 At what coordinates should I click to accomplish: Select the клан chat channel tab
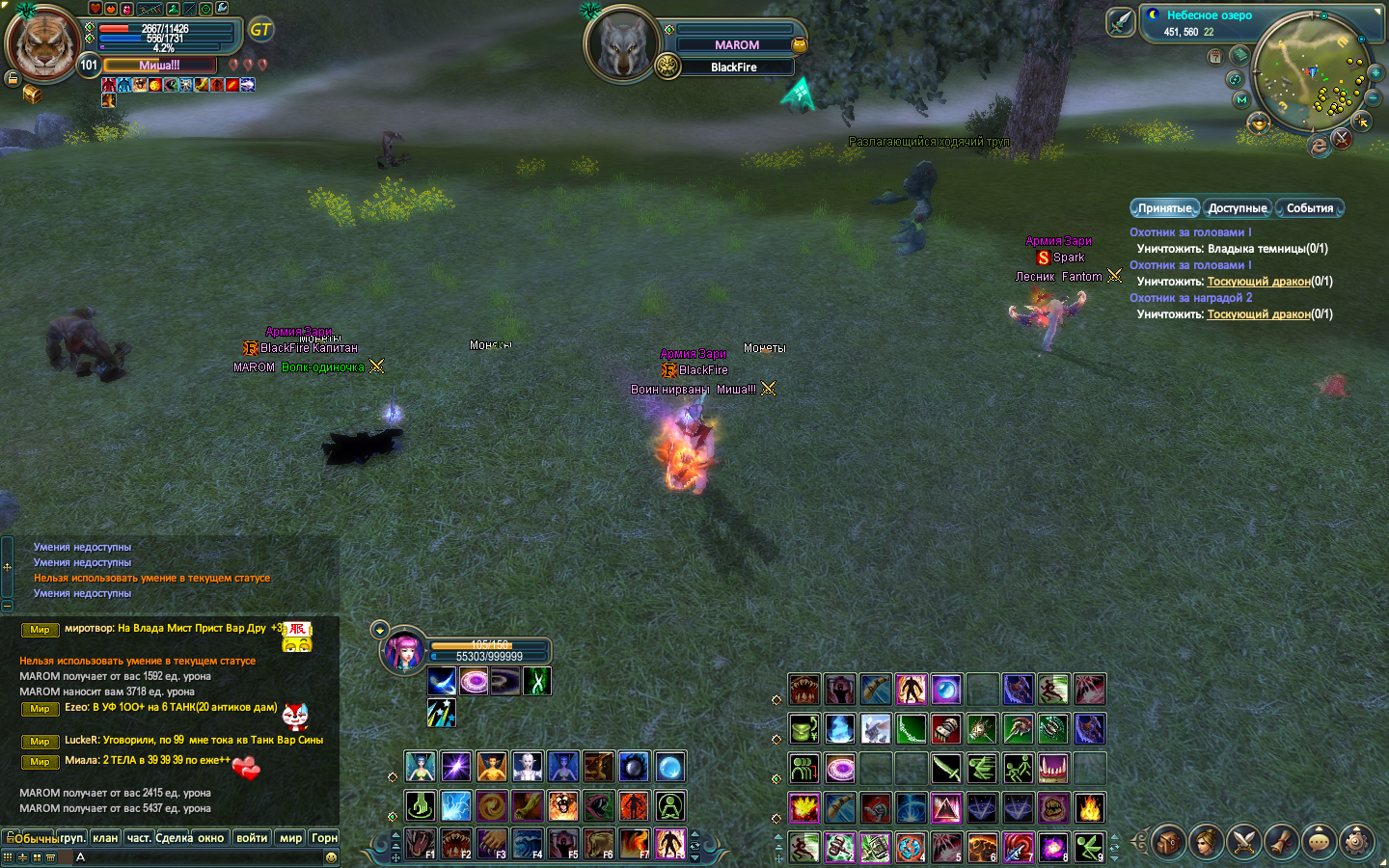point(105,838)
